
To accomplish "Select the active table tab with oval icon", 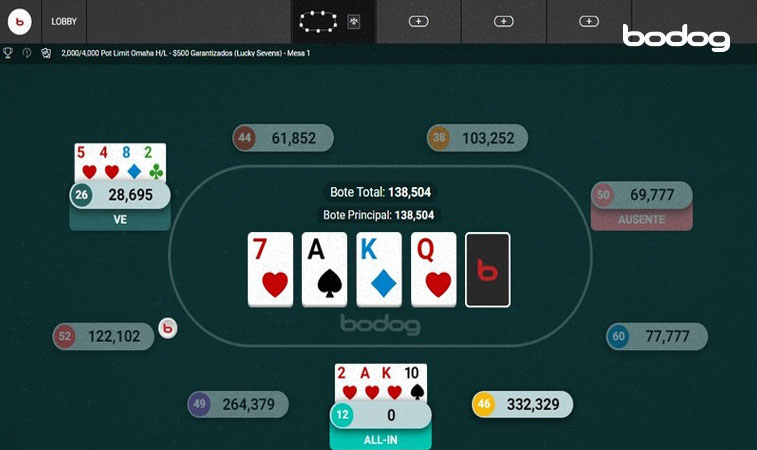I will [x=320, y=21].
